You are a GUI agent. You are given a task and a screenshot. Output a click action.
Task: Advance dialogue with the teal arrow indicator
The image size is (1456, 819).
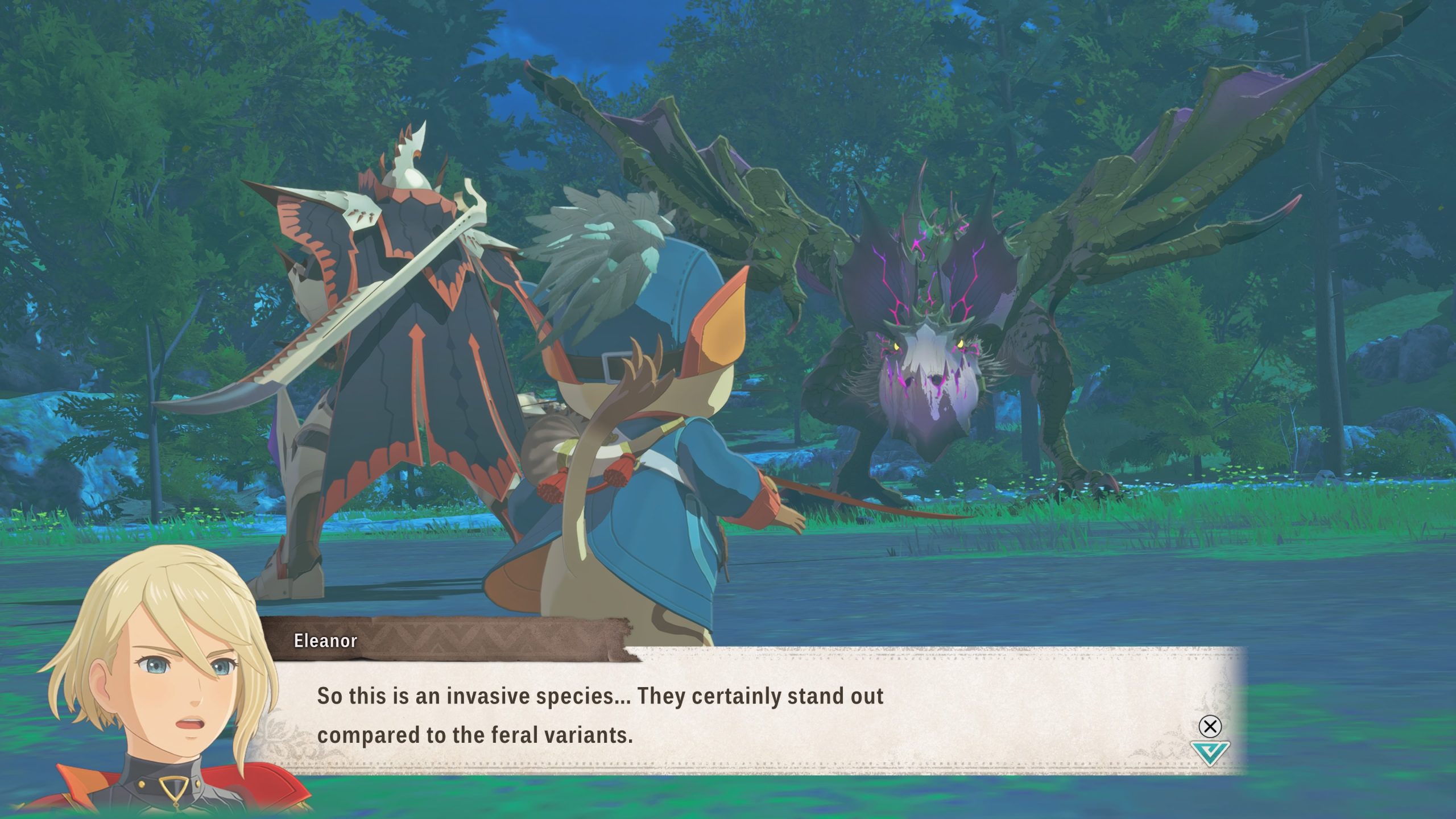(1210, 752)
